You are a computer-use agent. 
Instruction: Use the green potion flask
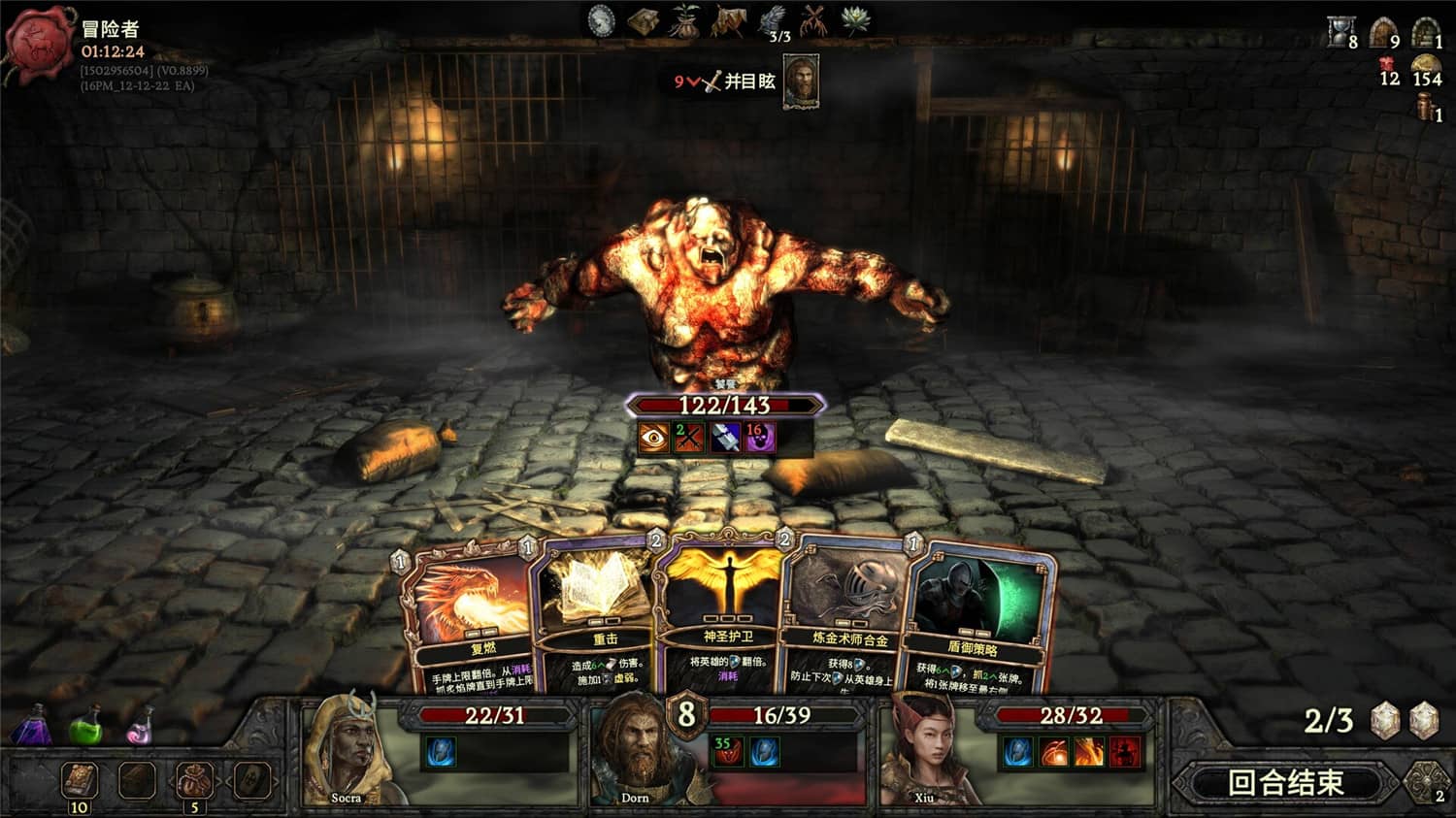click(x=87, y=726)
